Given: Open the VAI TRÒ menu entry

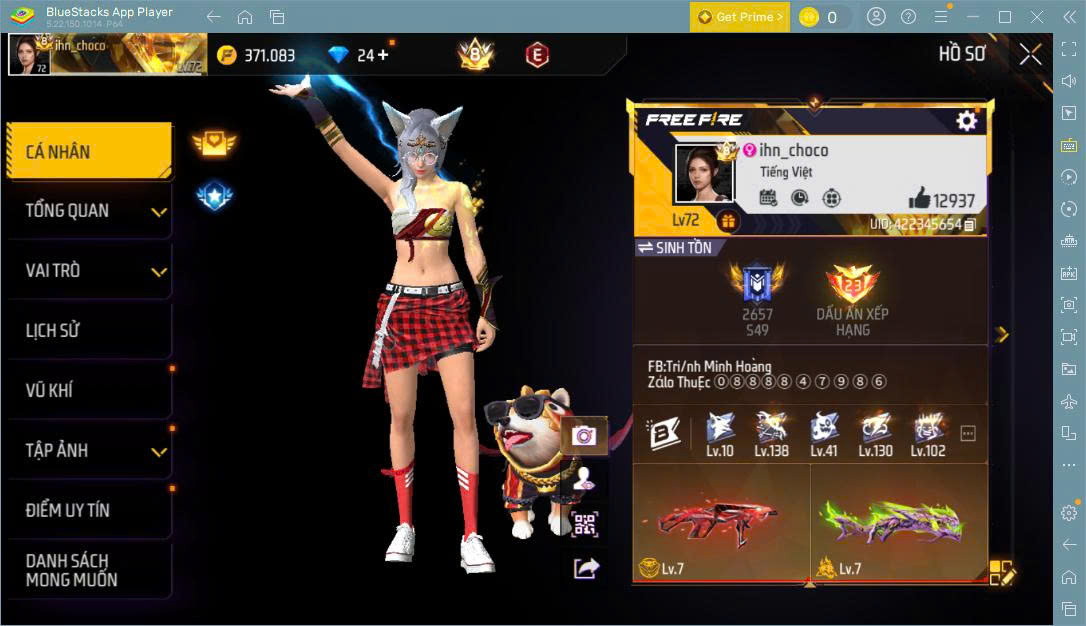Looking at the screenshot, I should [88, 271].
